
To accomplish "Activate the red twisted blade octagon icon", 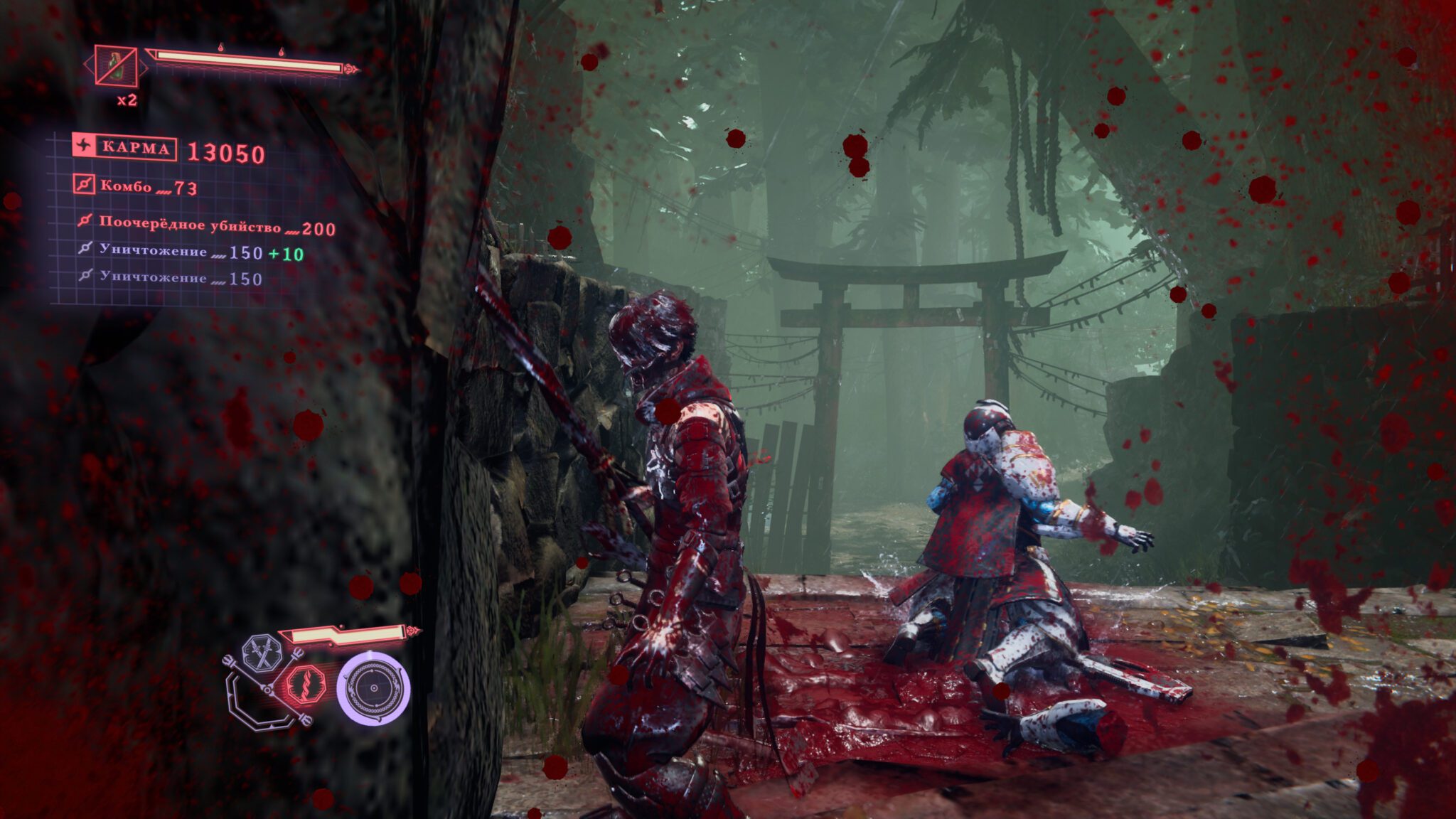I will coord(306,686).
